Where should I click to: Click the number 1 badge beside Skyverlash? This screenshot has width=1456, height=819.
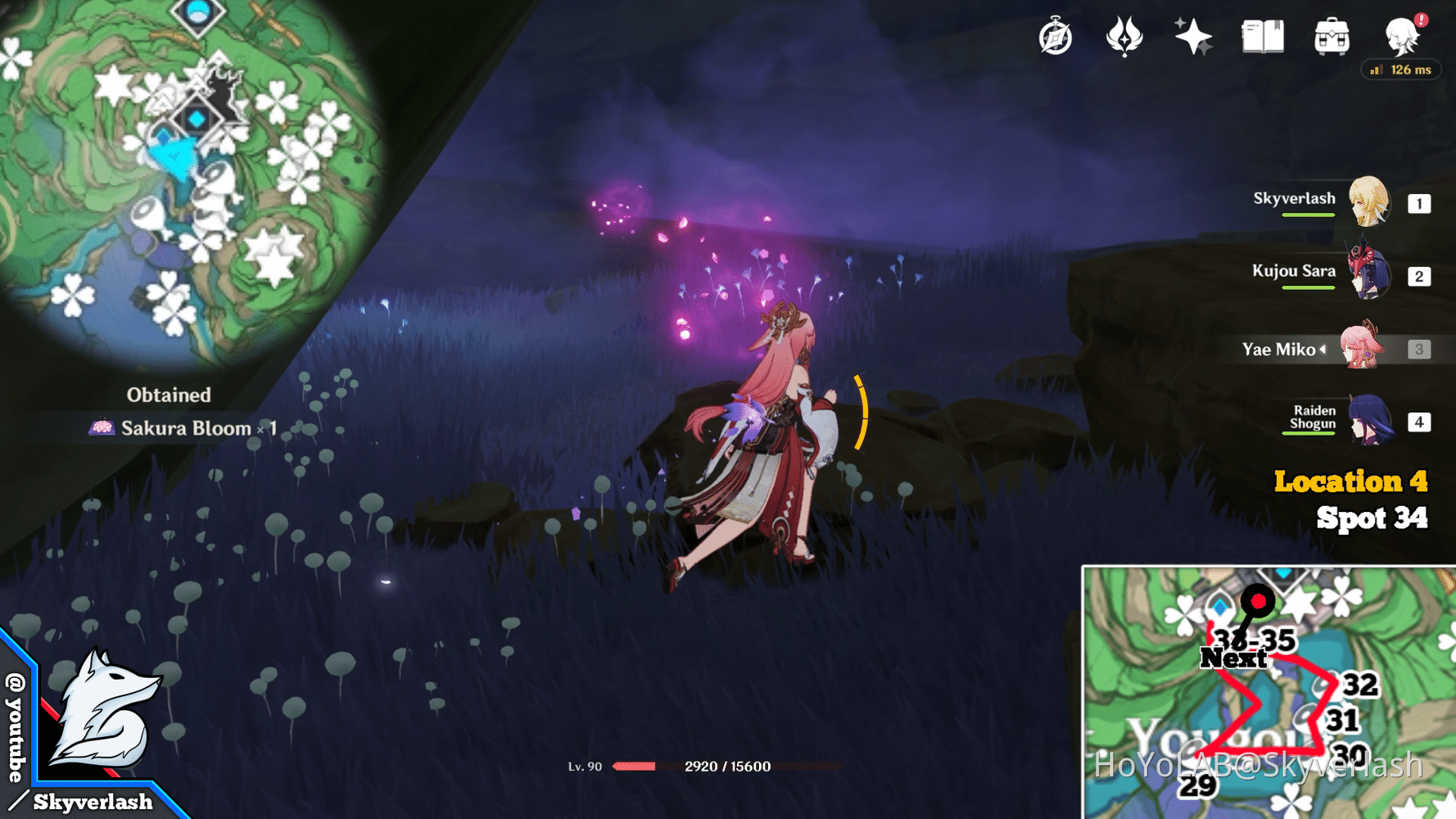1420,203
